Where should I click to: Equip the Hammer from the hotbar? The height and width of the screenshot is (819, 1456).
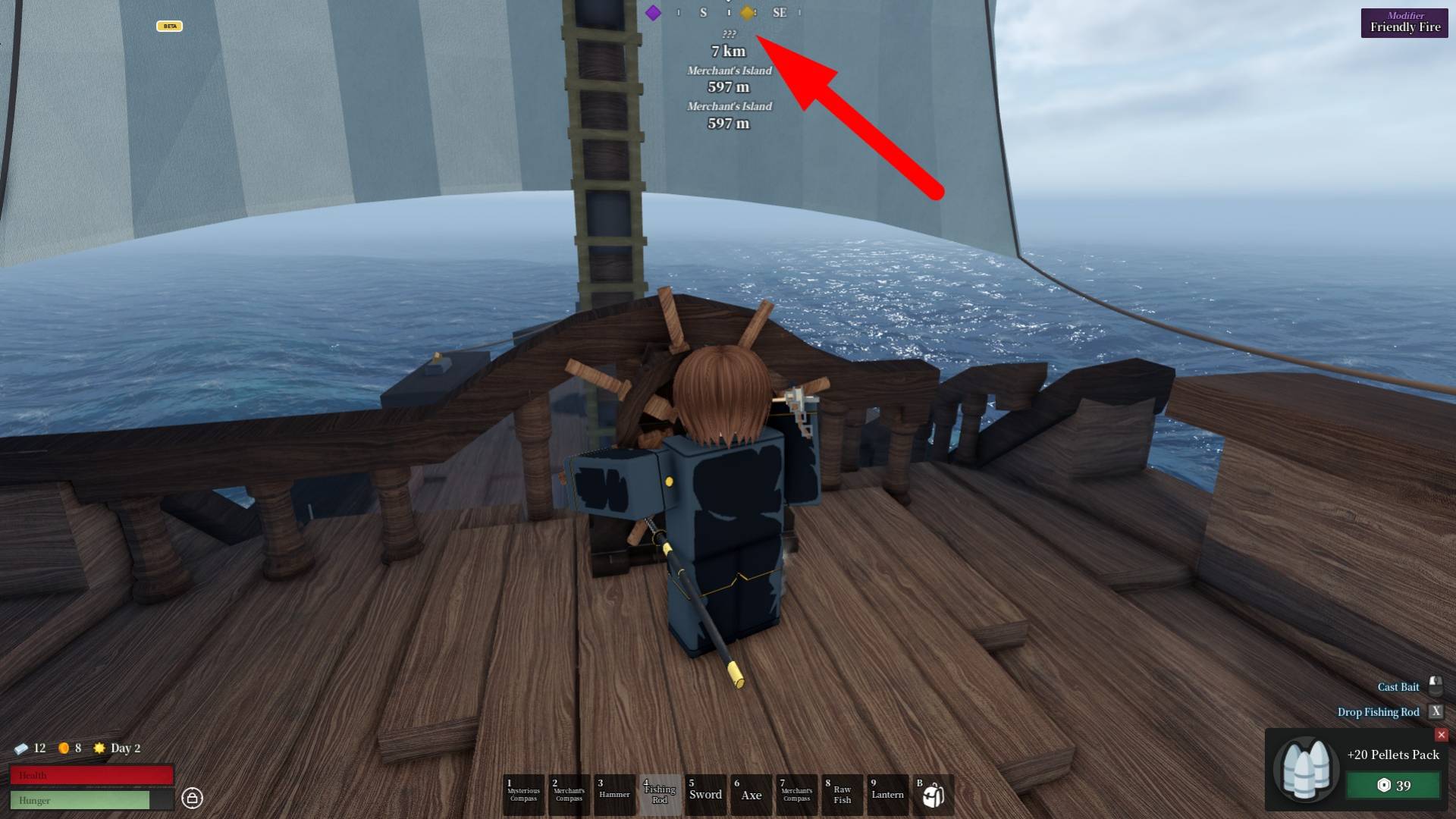tap(614, 794)
